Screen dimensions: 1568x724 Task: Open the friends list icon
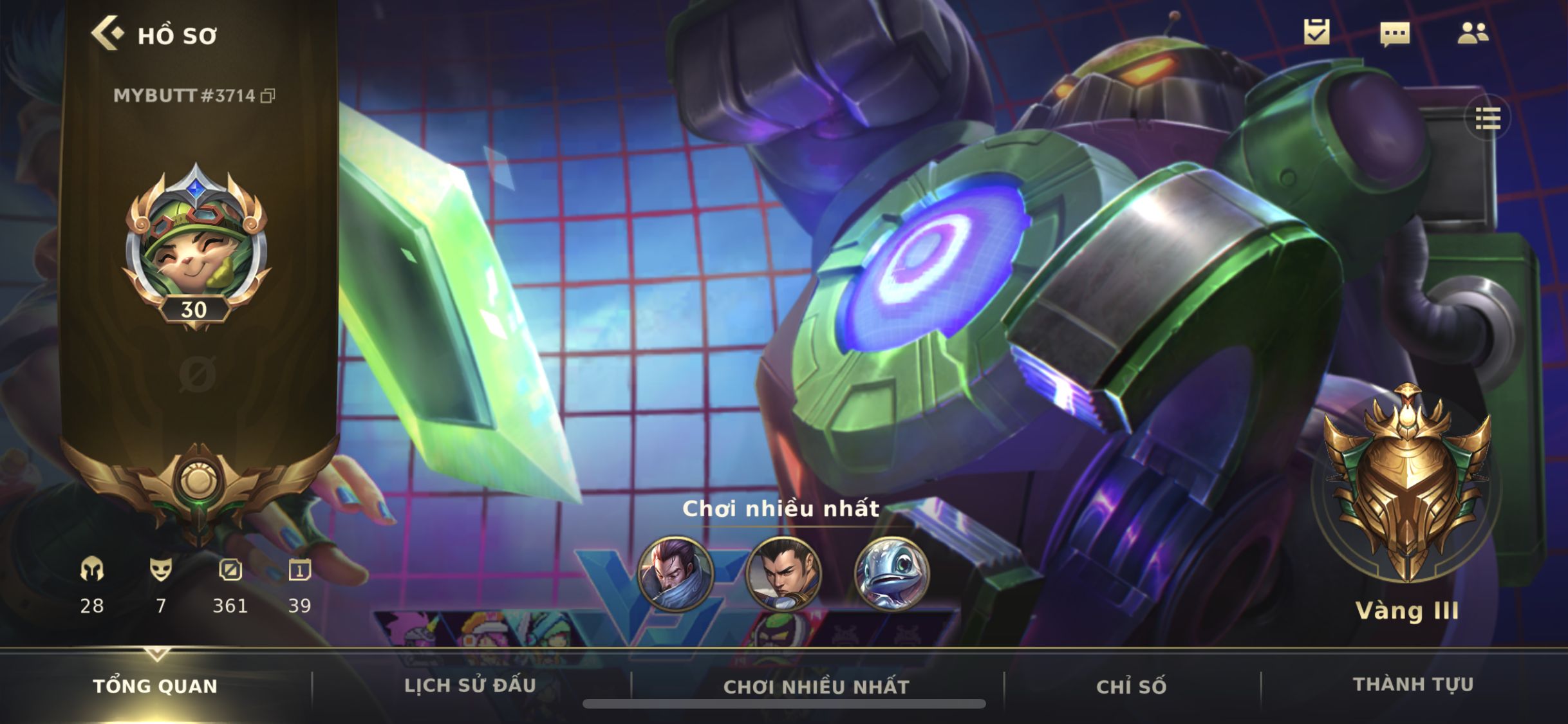tap(1473, 33)
